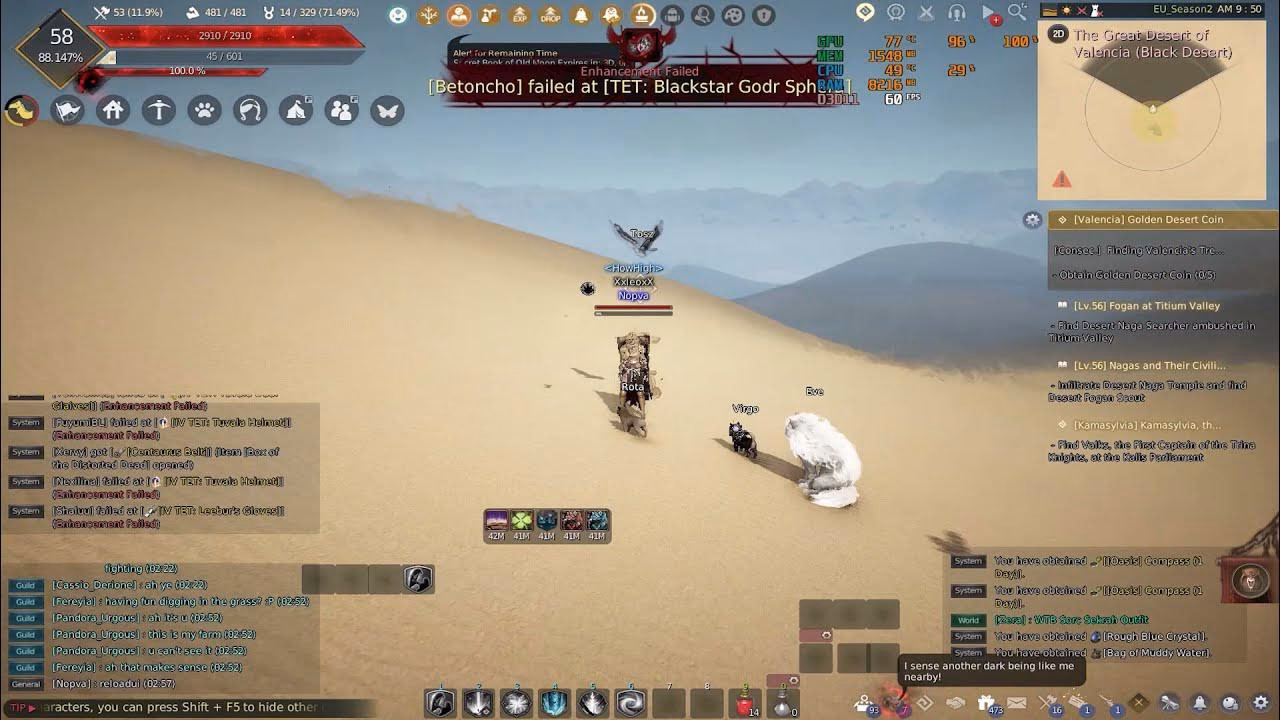Screen dimensions: 1280x720
Task: Open the tent camp menu icon
Action: 294,110
